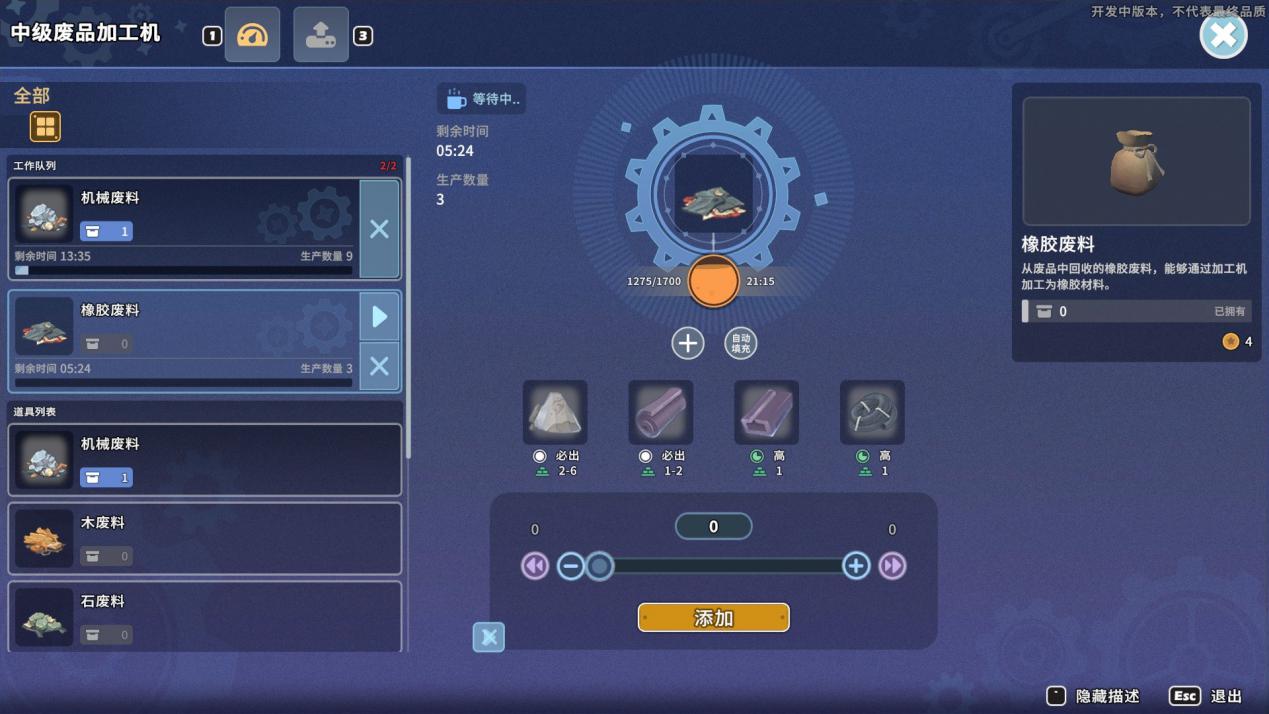Select the 全部 grid category filter

[45, 127]
